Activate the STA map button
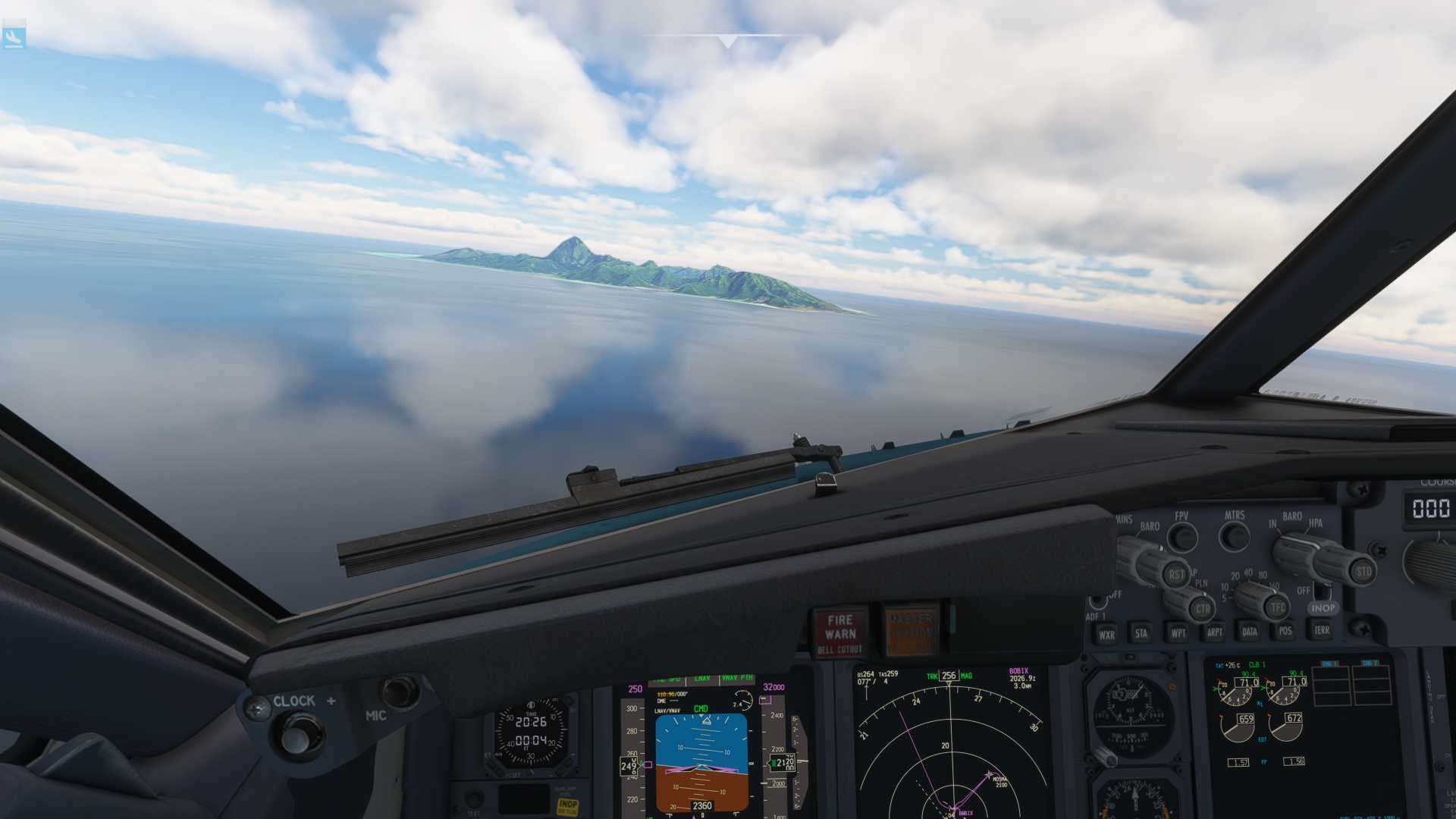This screenshot has height=819, width=1456. tap(1141, 633)
